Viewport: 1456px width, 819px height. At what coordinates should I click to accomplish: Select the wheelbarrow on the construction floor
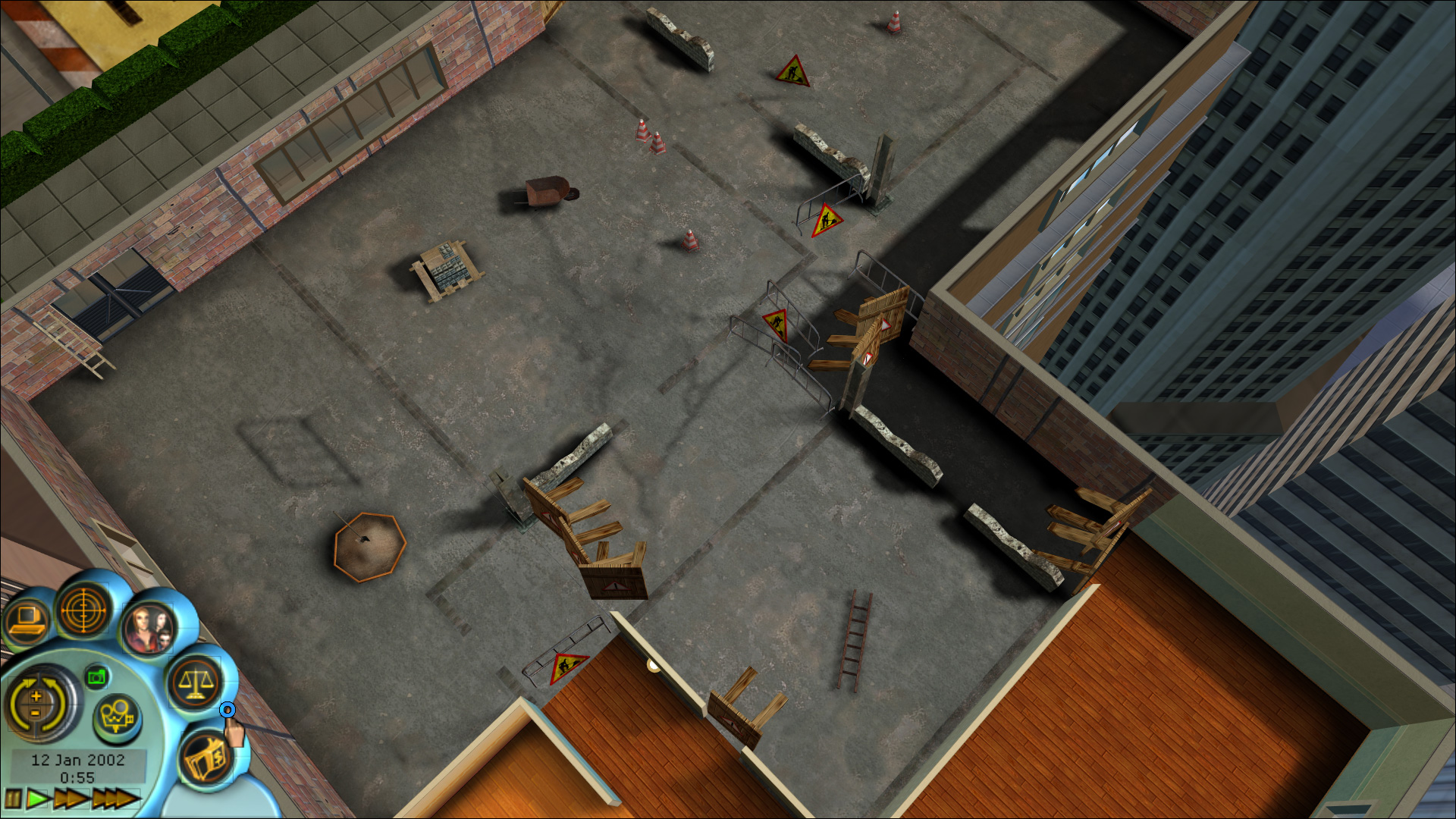pos(546,190)
